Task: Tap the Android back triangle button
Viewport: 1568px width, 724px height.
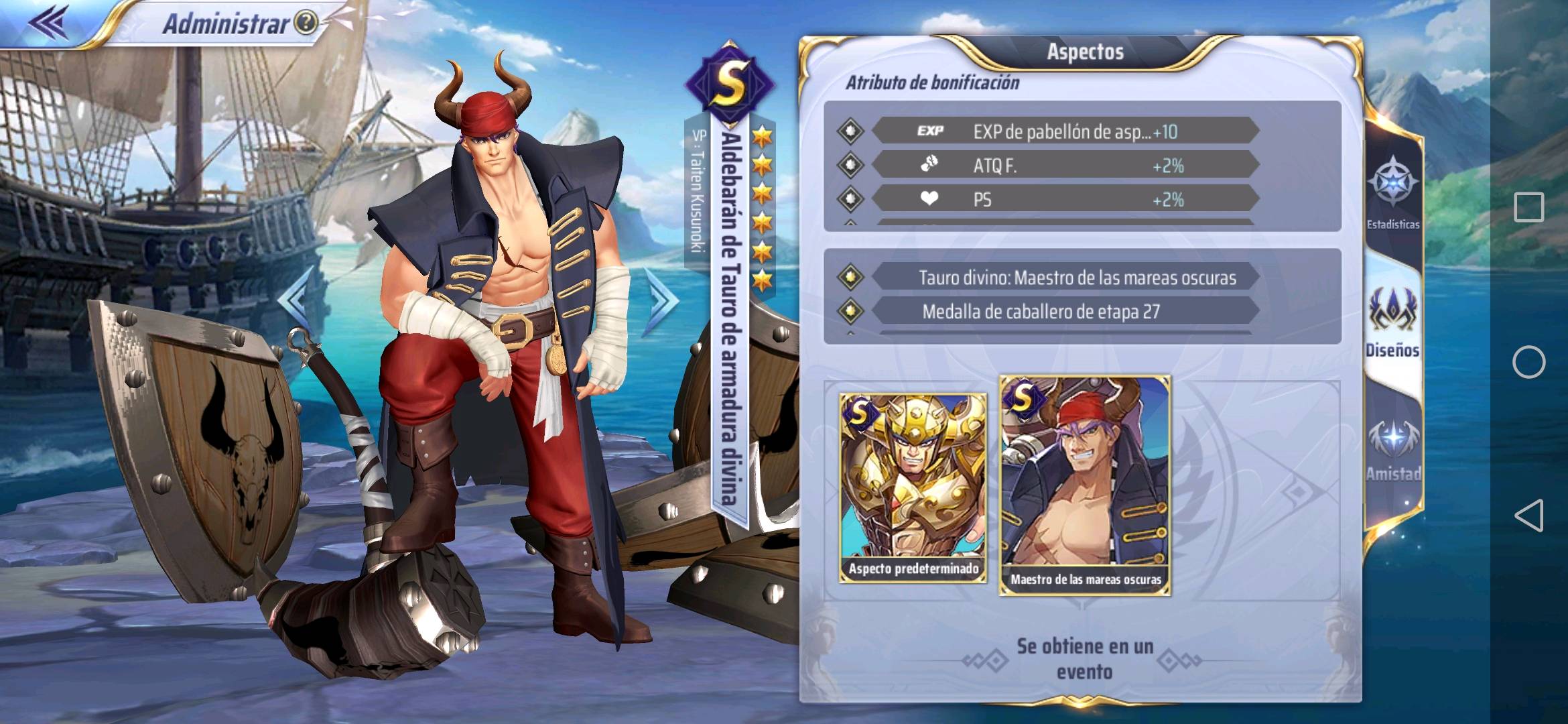Action: click(1528, 516)
